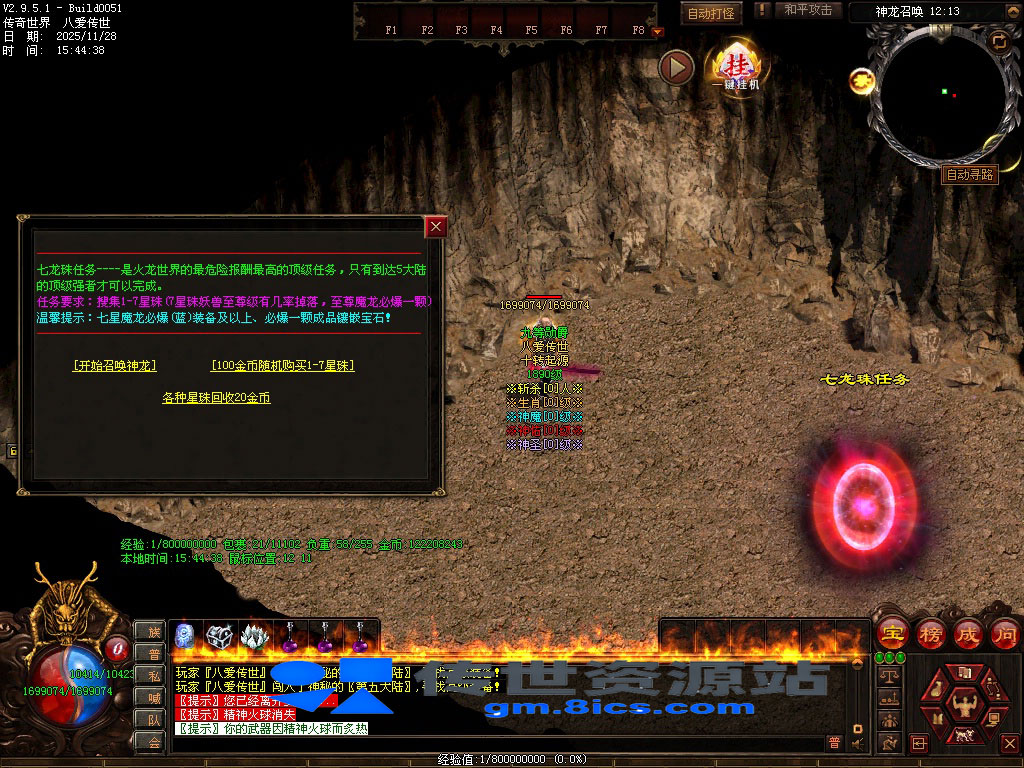Close the Seven Dragon Ball quest dialog

[435, 227]
